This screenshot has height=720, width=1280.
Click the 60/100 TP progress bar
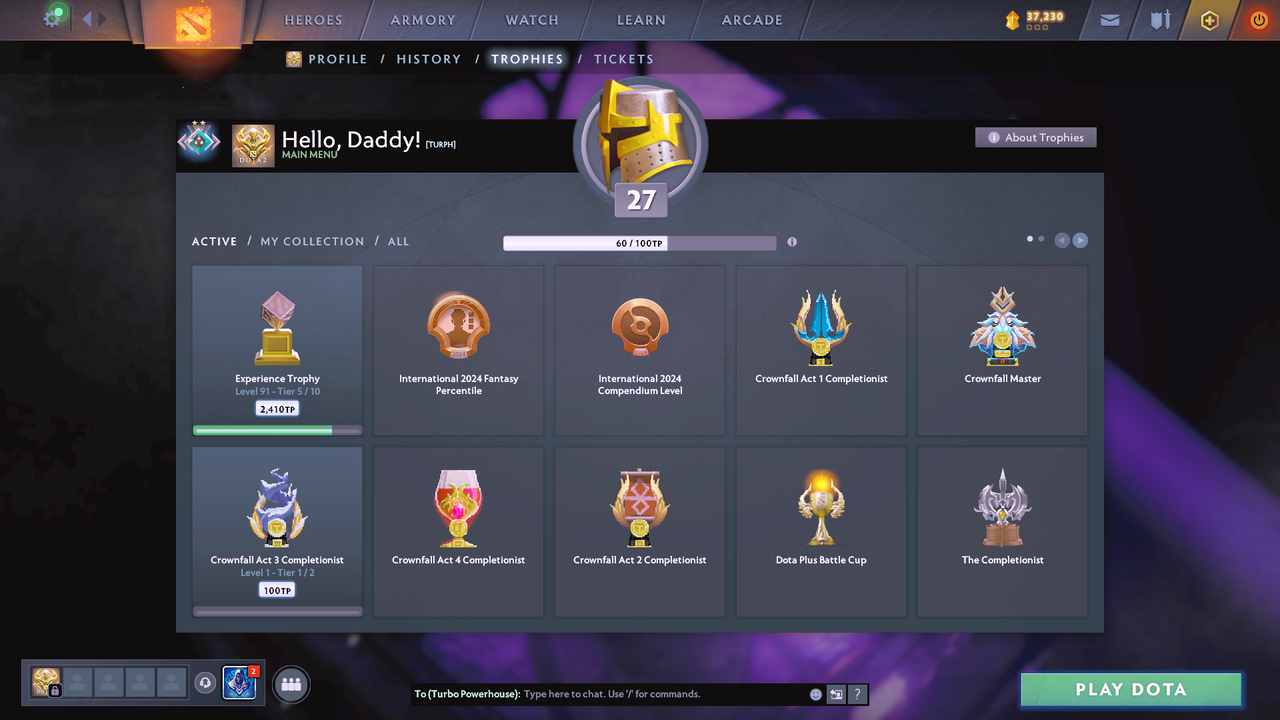tap(640, 243)
